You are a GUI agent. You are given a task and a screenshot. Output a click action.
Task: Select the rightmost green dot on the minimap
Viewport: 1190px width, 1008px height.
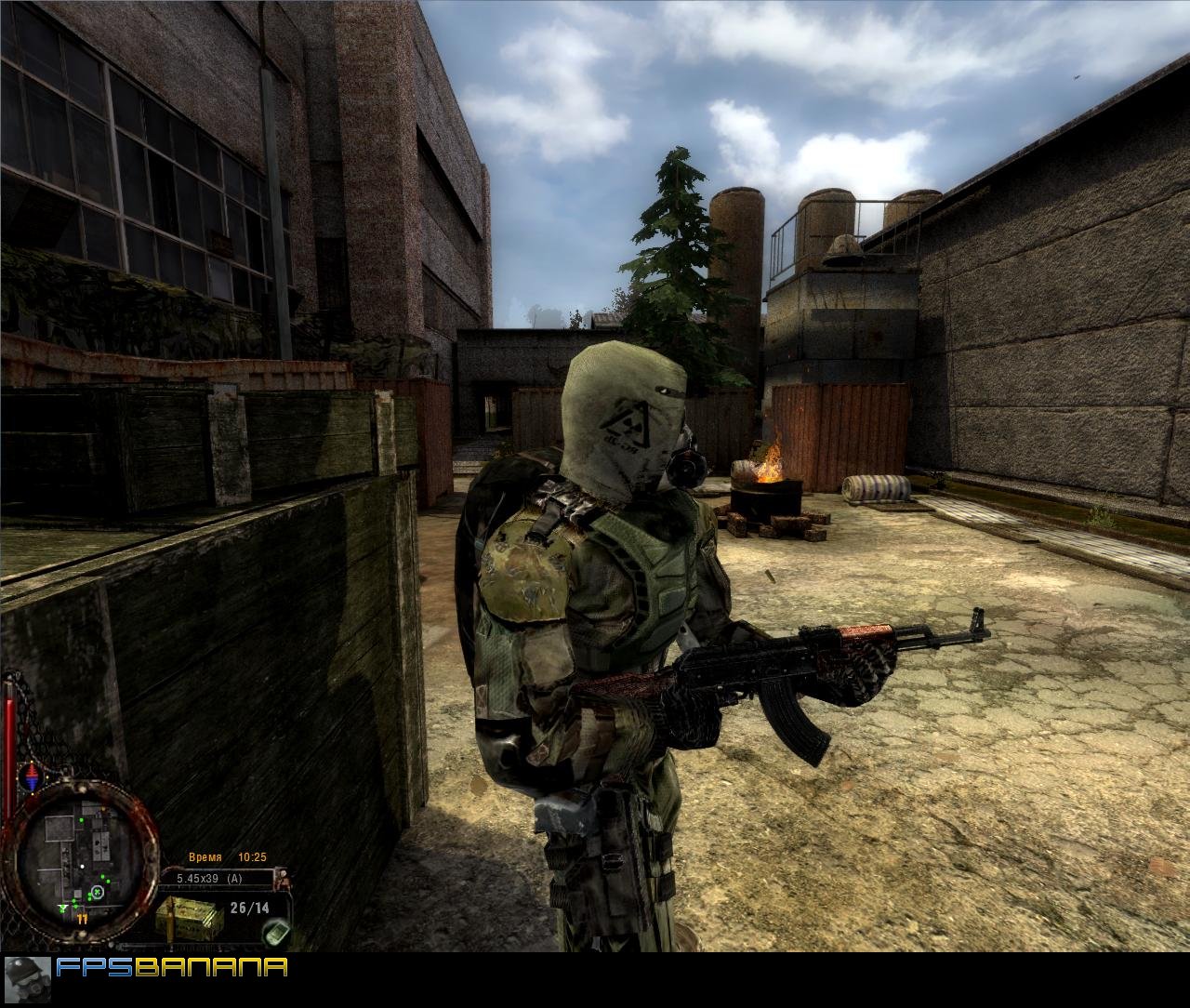109,881
